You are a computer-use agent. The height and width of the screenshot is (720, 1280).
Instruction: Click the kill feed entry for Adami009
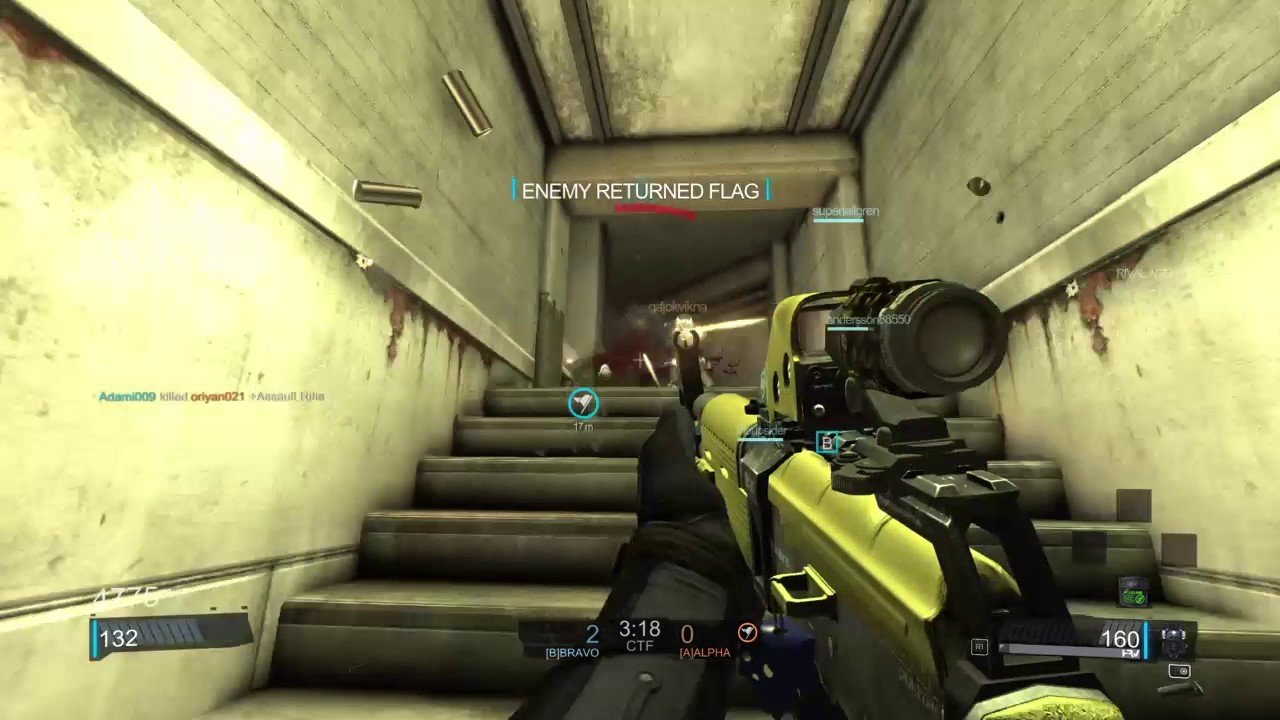click(211, 397)
